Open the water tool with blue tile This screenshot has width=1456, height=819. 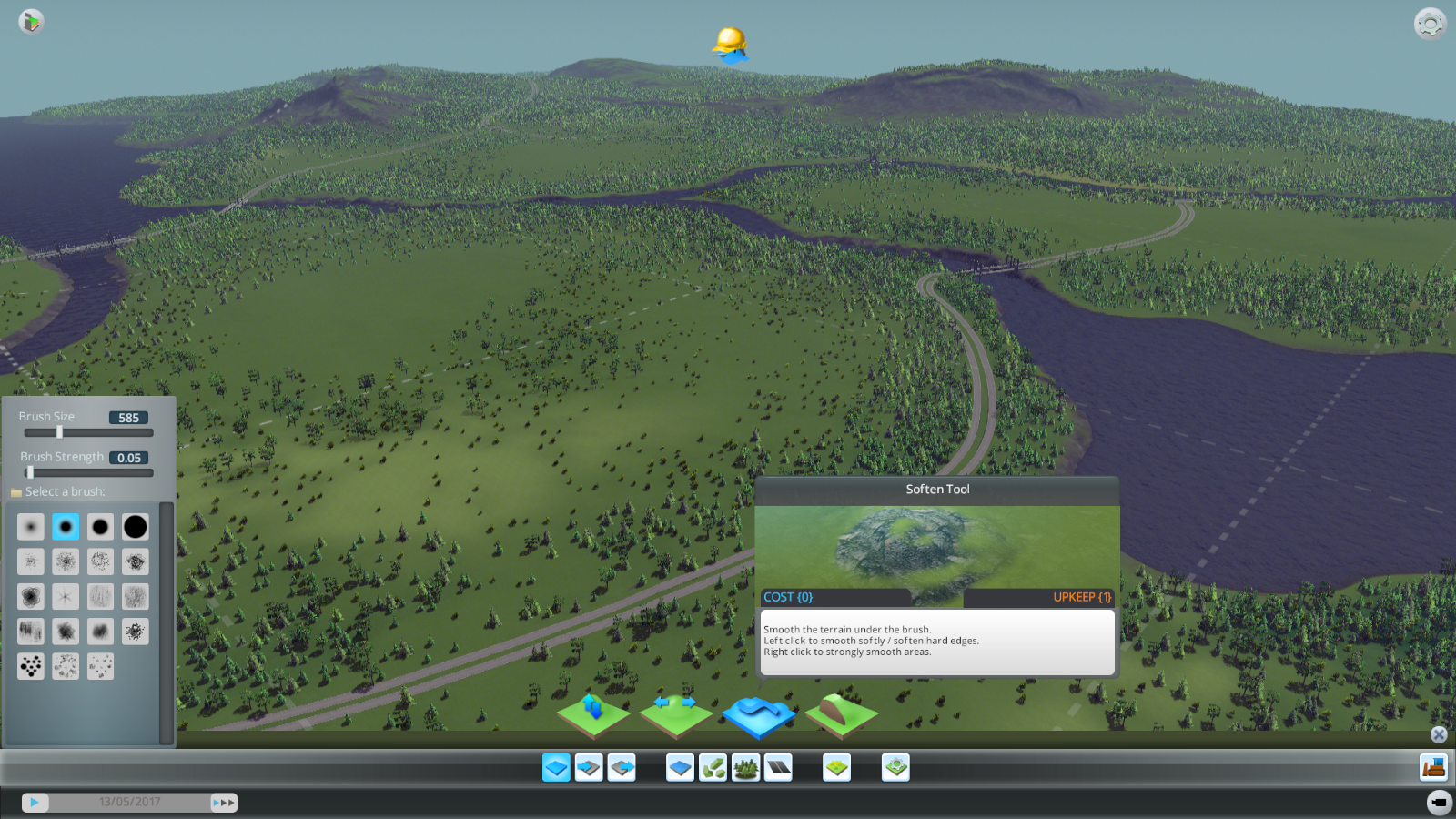[680, 768]
